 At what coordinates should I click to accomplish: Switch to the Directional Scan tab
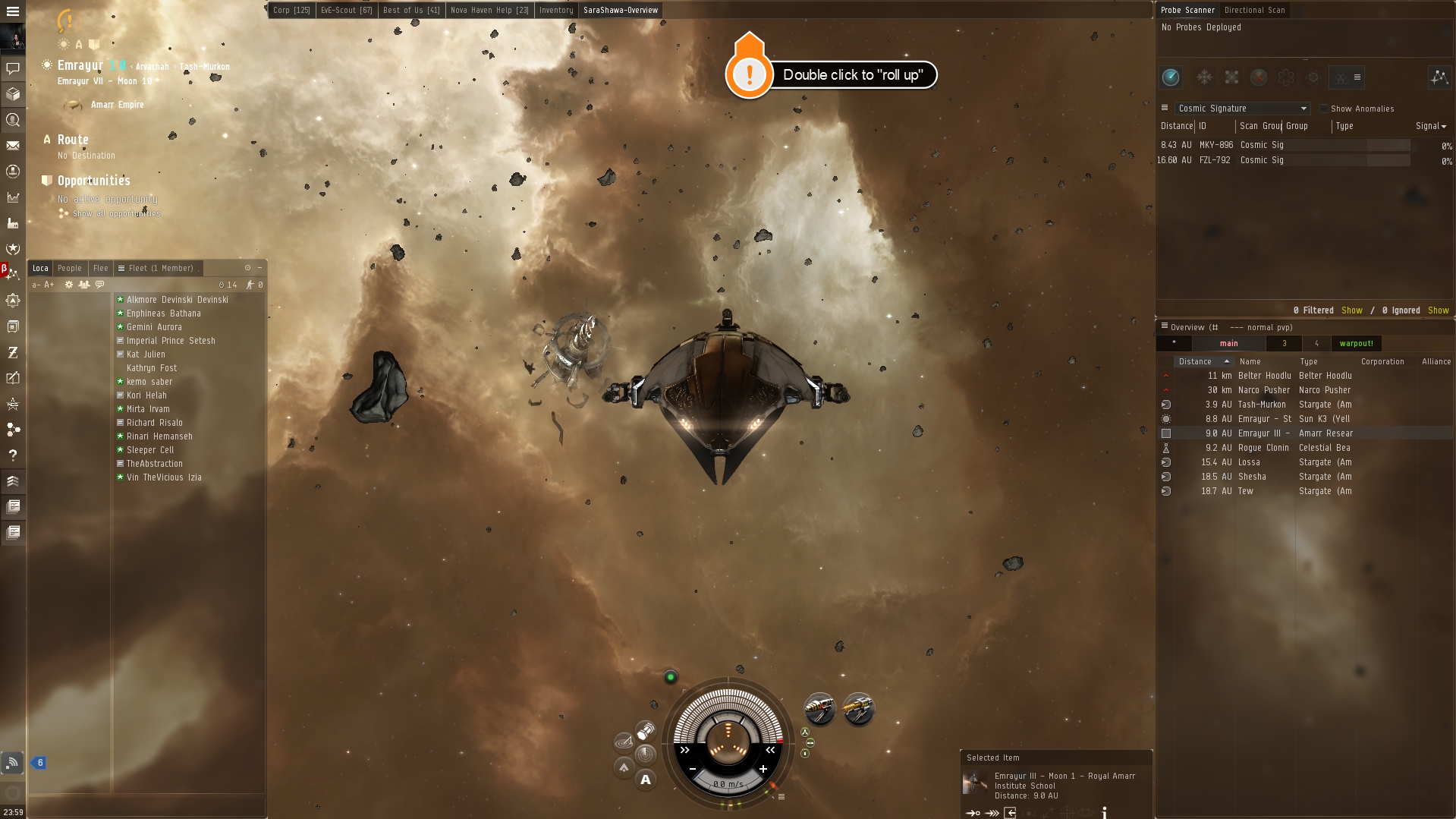click(1255, 10)
